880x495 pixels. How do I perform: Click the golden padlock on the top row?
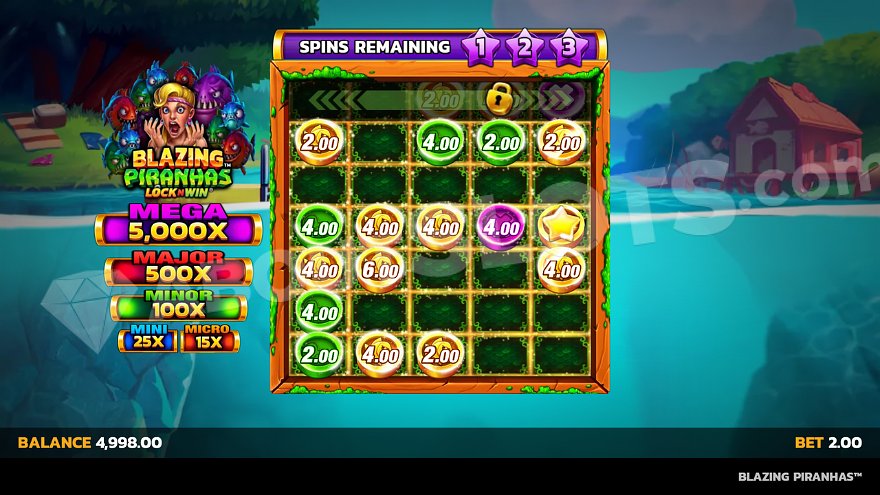pos(498,98)
